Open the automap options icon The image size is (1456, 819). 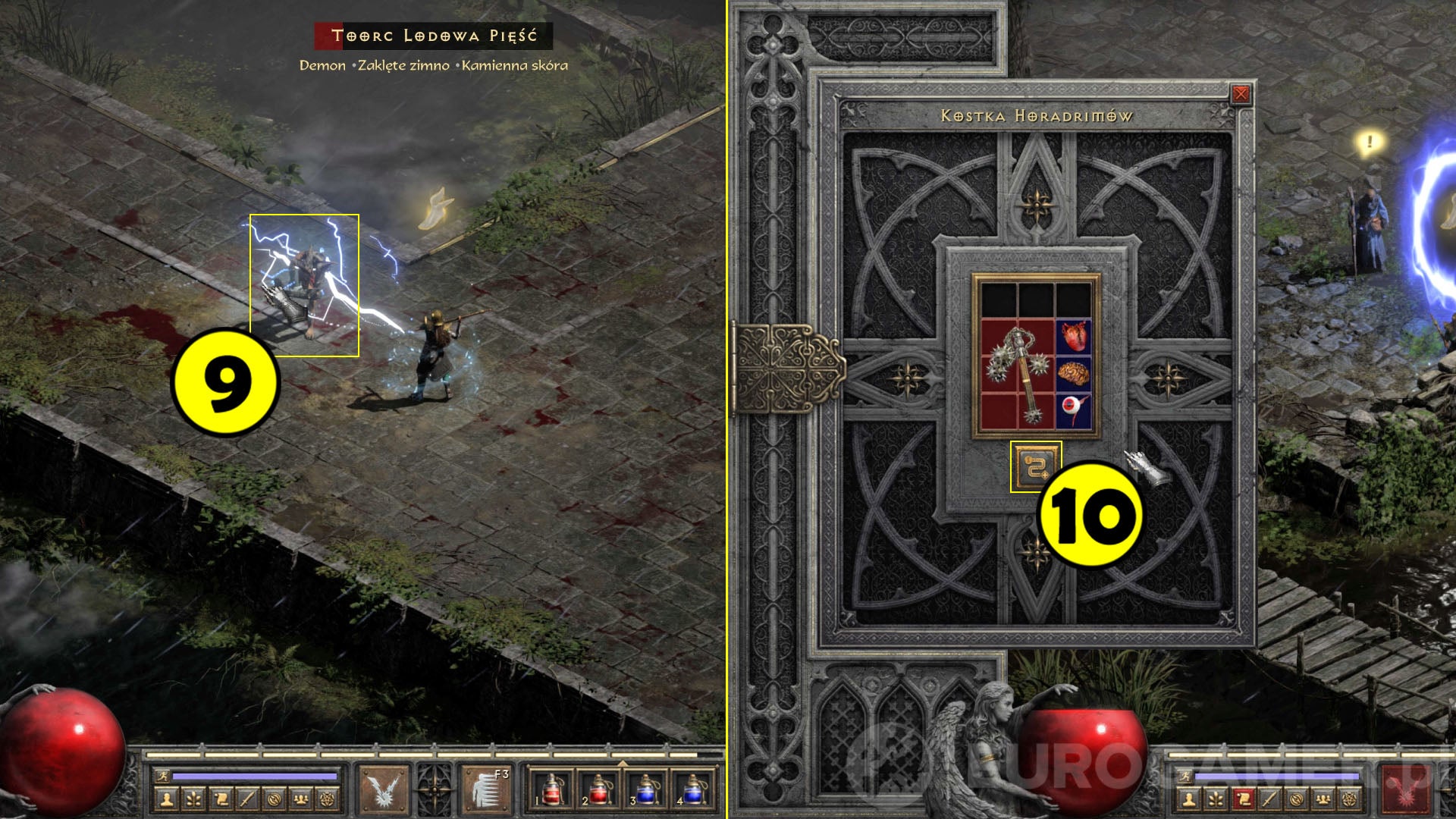click(x=275, y=797)
